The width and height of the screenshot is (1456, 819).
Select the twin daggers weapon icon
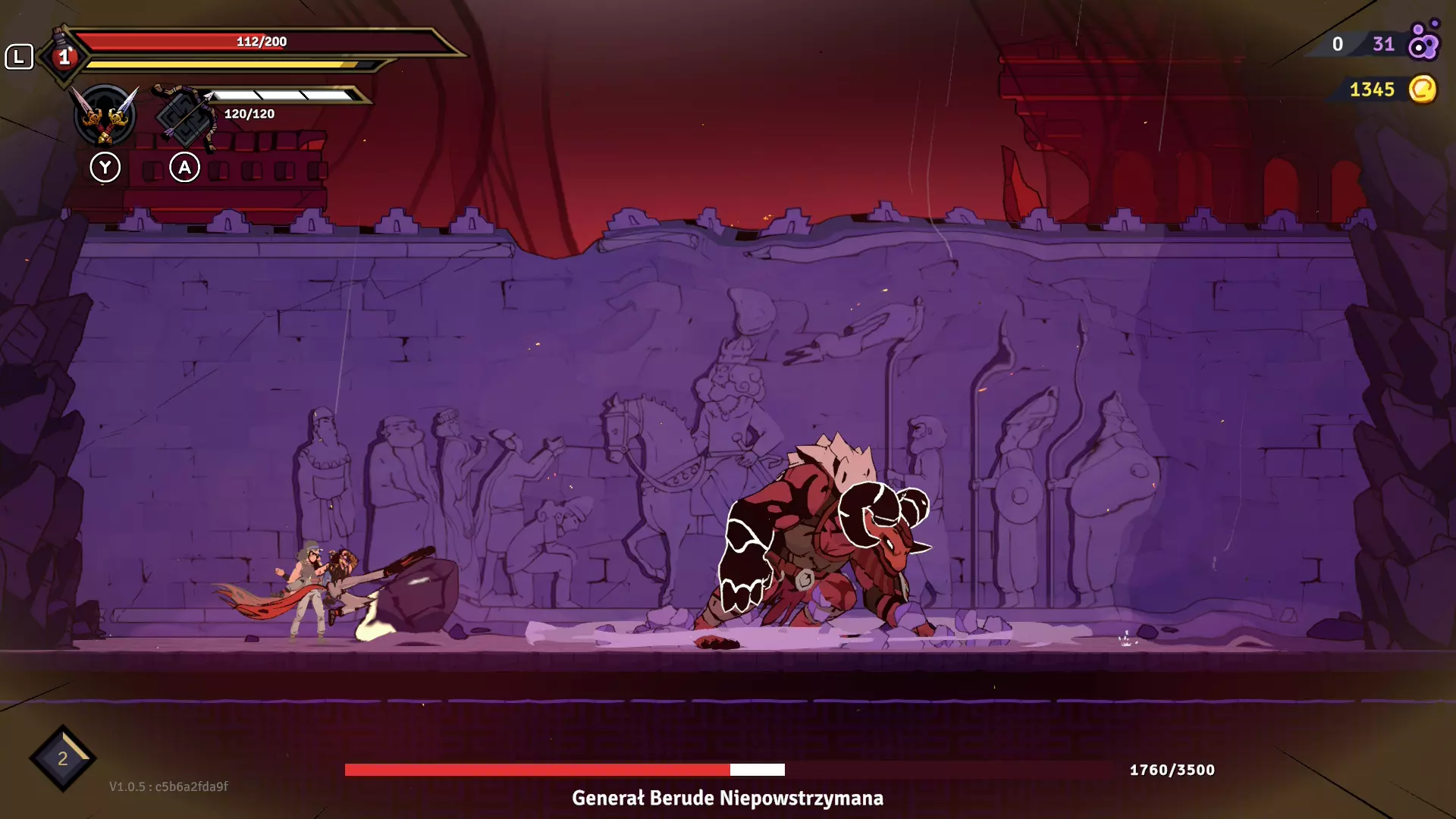[105, 115]
